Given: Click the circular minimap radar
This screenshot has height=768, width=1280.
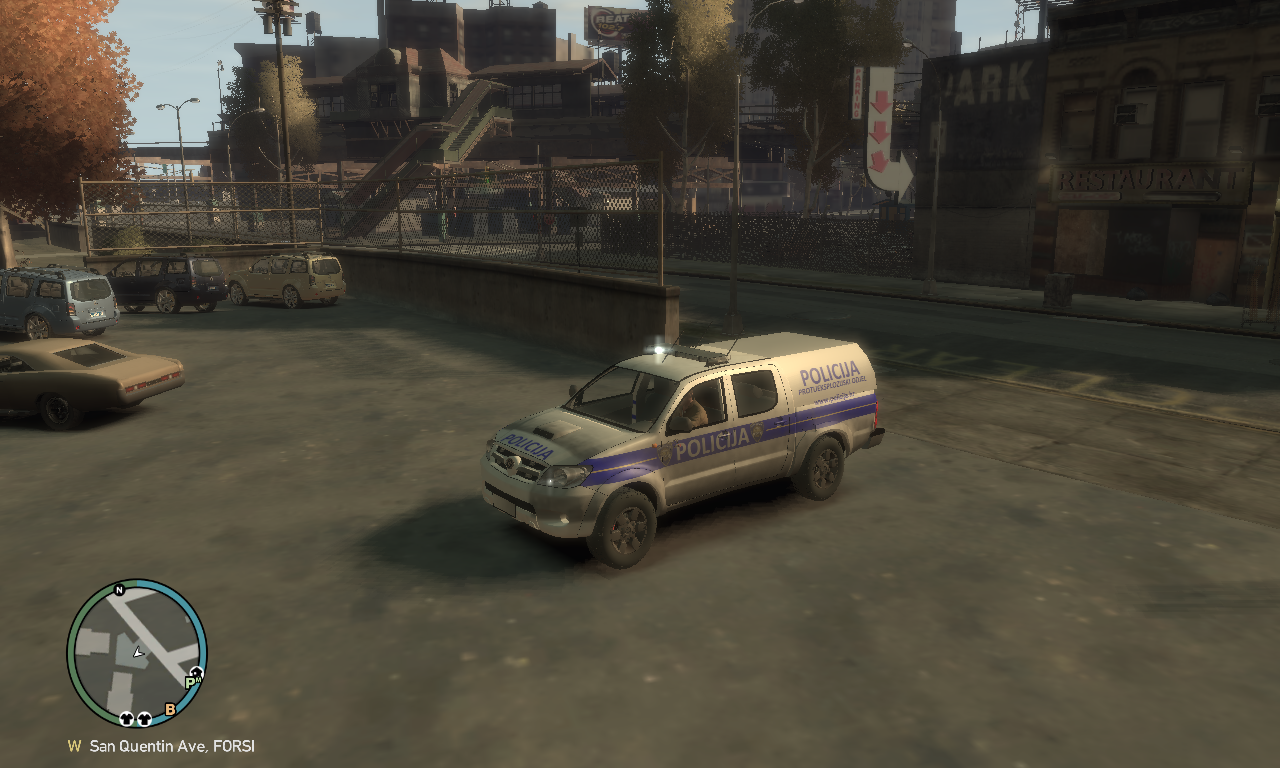Looking at the screenshot, I should [x=137, y=652].
